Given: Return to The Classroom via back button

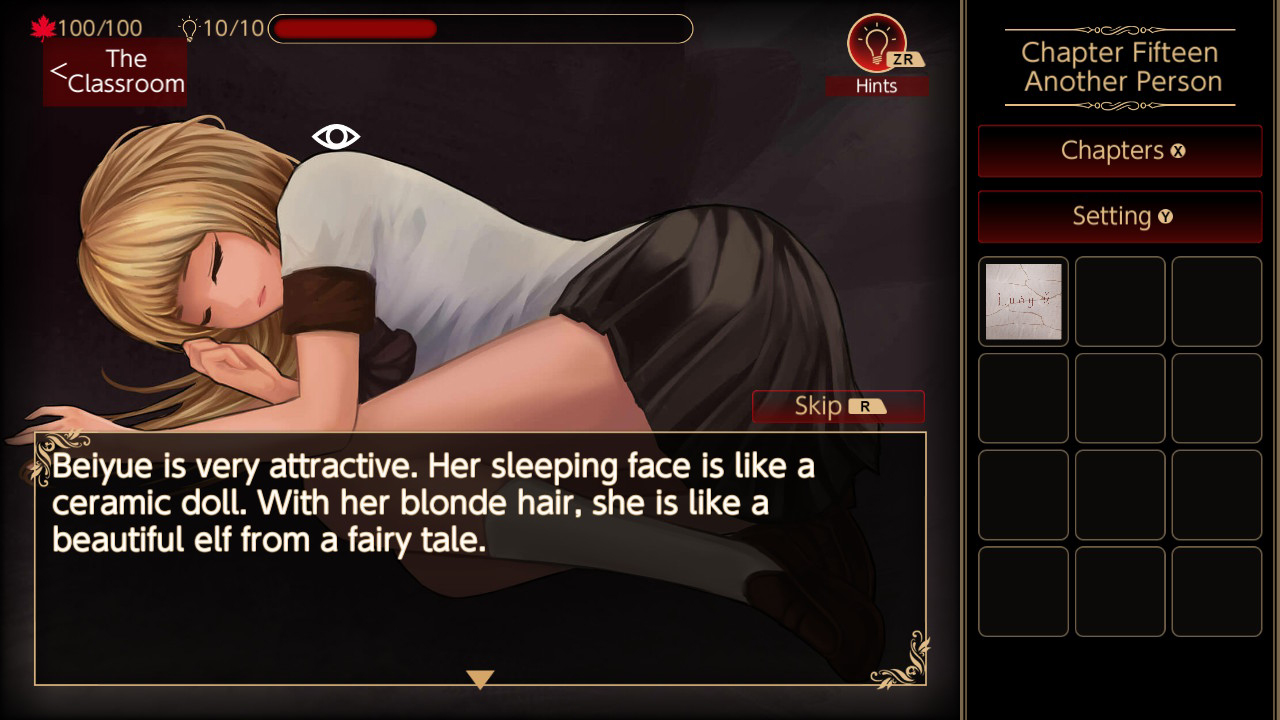Looking at the screenshot, I should [115, 72].
